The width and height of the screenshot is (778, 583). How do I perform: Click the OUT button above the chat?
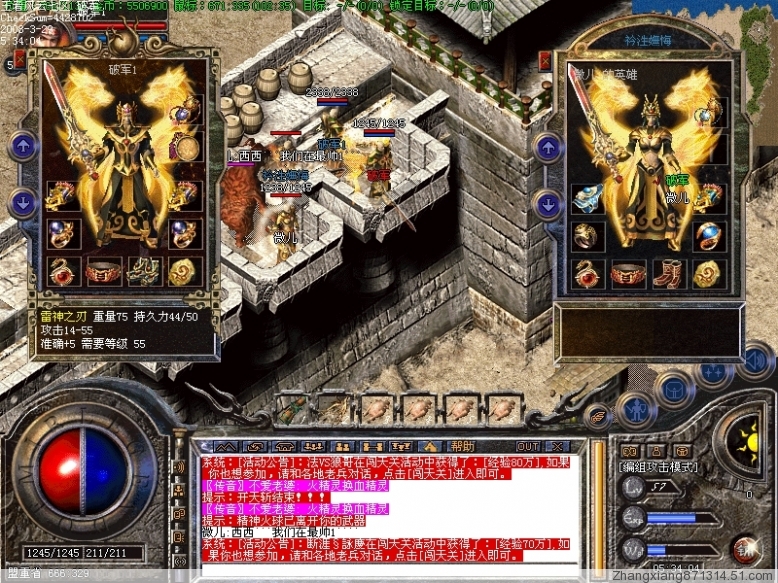pos(527,446)
